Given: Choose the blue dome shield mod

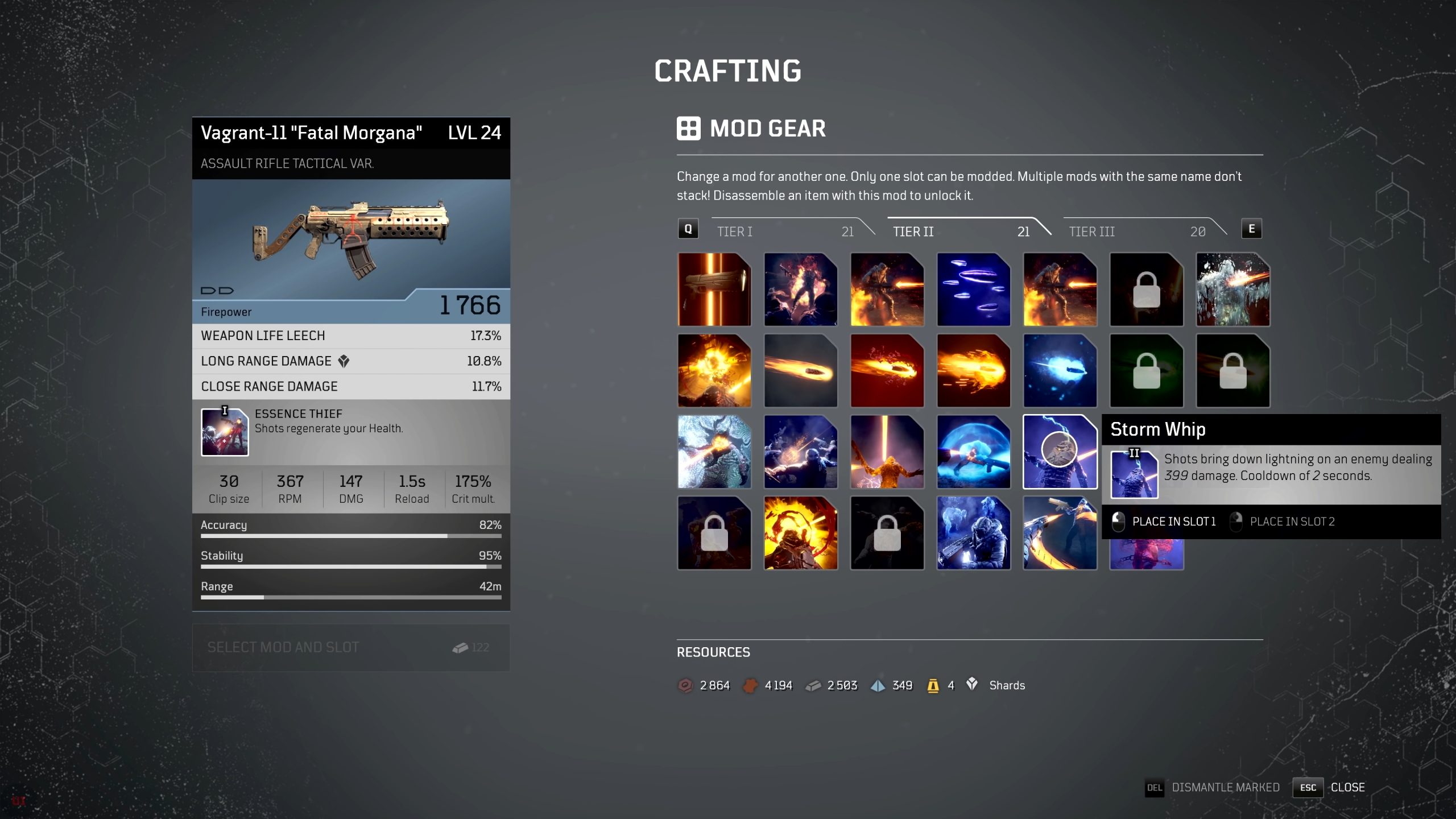Looking at the screenshot, I should pos(973,452).
